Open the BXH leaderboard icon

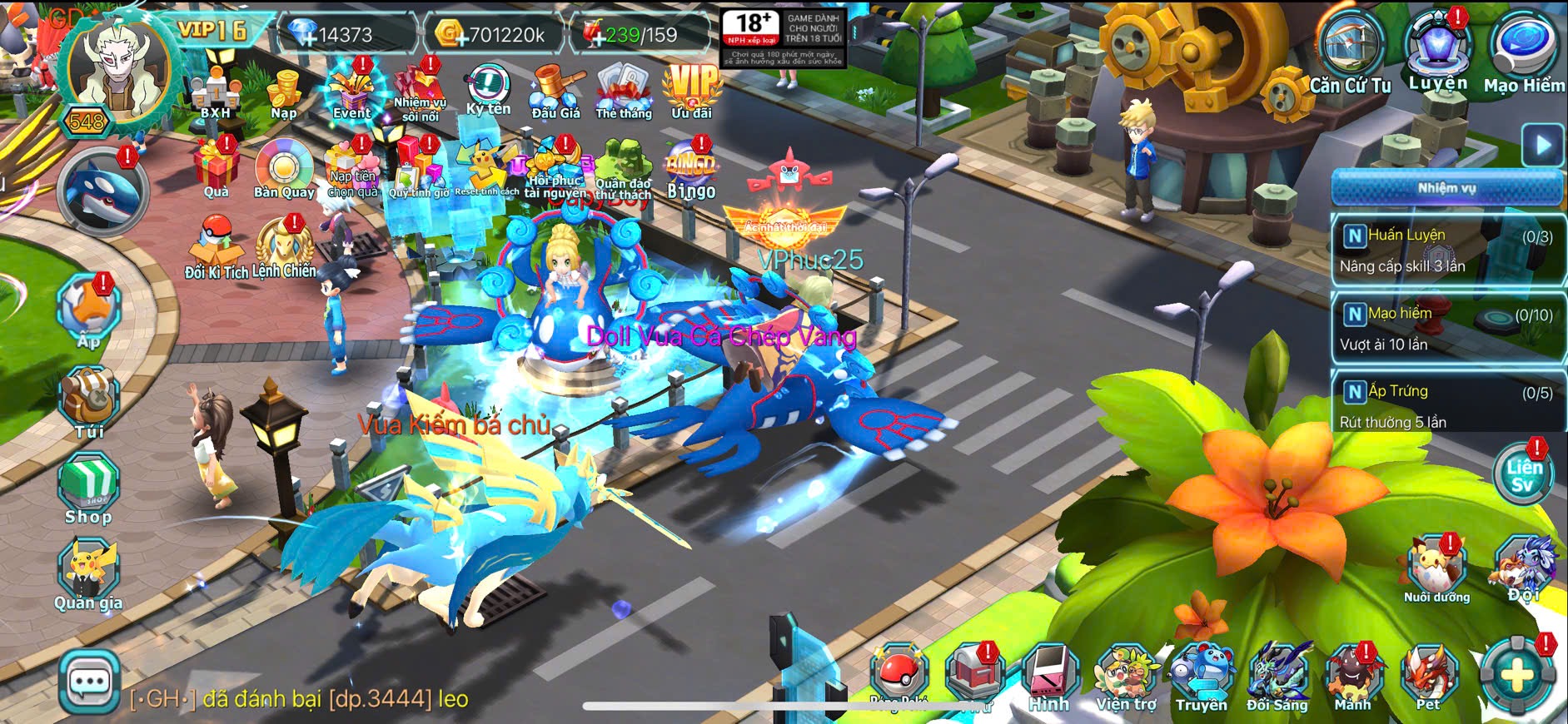[x=215, y=93]
